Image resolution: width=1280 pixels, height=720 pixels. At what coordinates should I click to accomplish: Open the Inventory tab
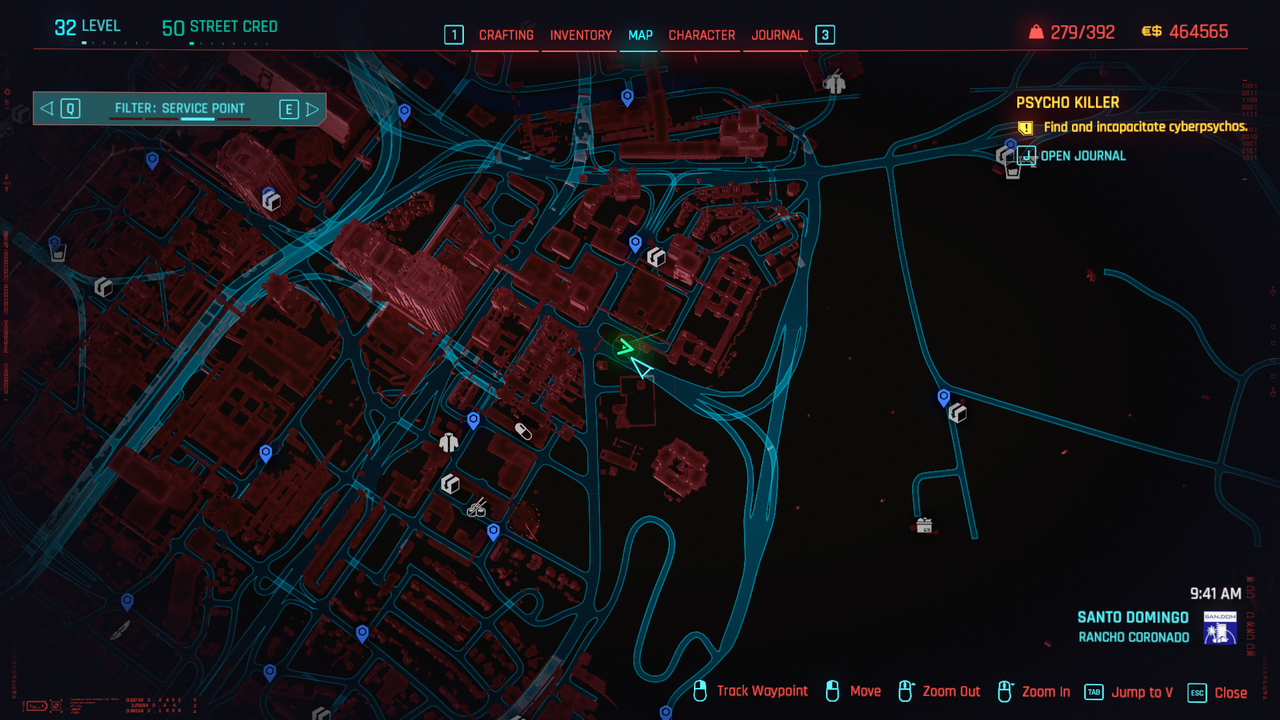pyautogui.click(x=581, y=35)
